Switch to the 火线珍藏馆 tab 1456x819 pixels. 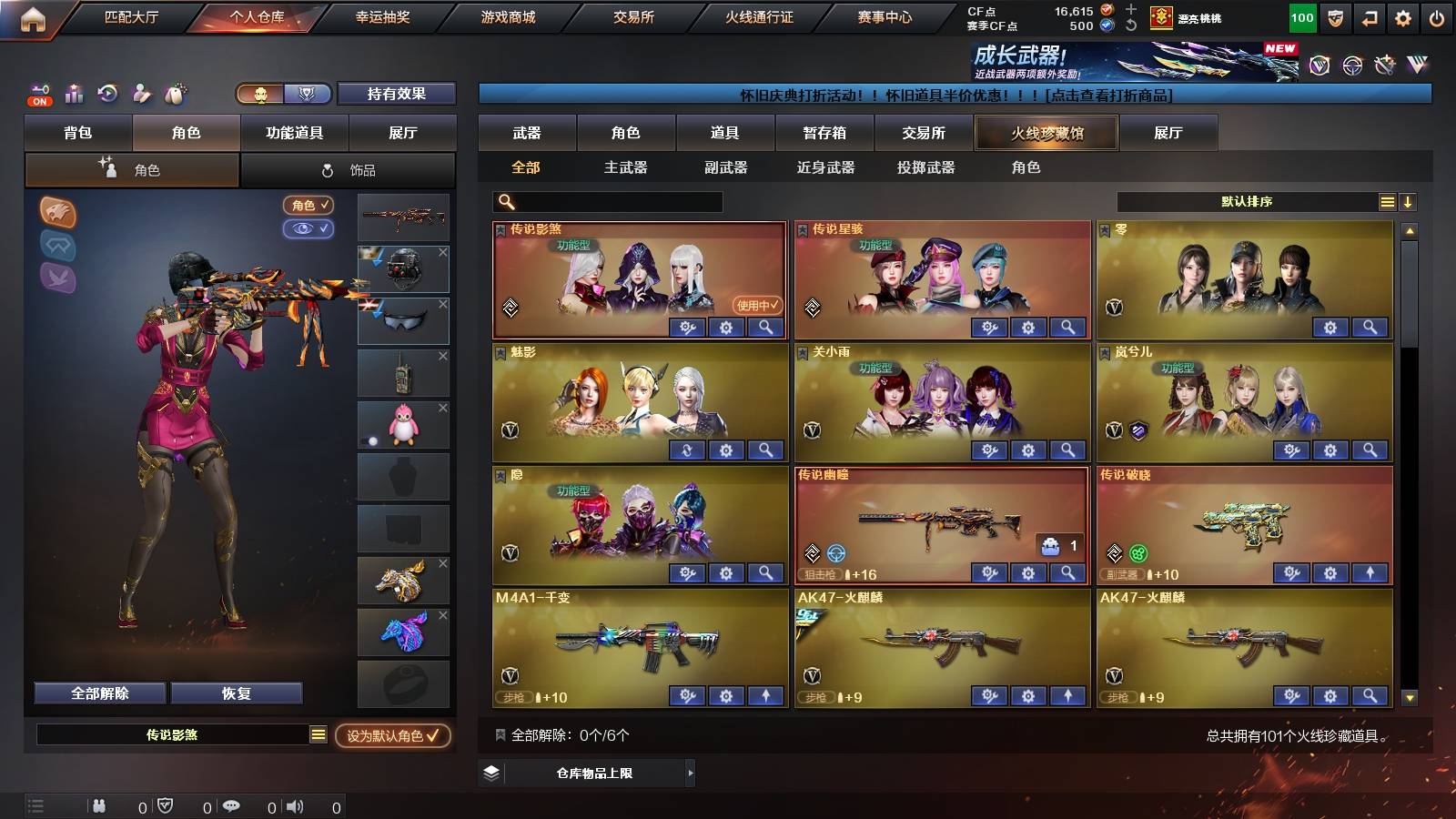pyautogui.click(x=1046, y=133)
